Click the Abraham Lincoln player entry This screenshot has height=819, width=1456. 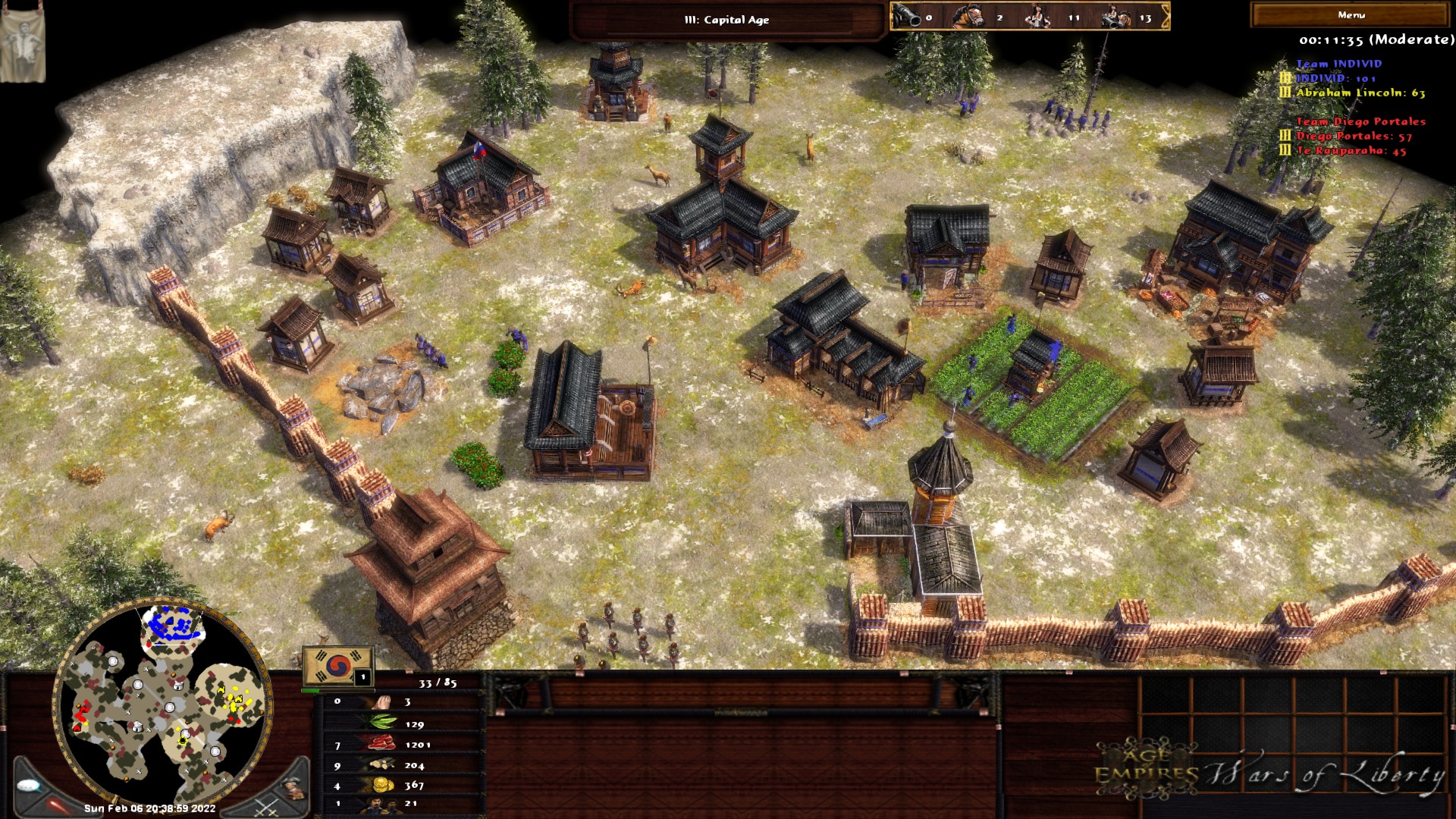click(1360, 93)
